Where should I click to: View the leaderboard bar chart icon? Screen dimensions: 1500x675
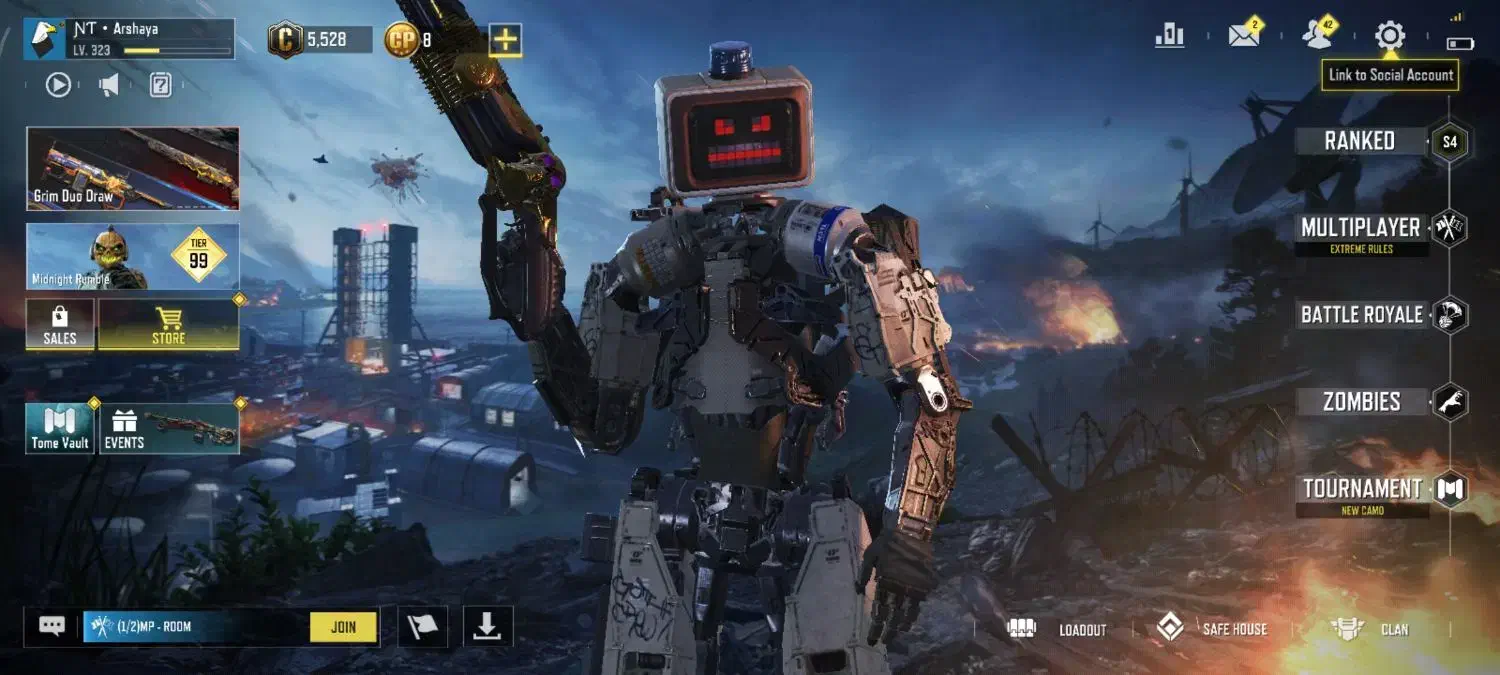[x=1169, y=37]
